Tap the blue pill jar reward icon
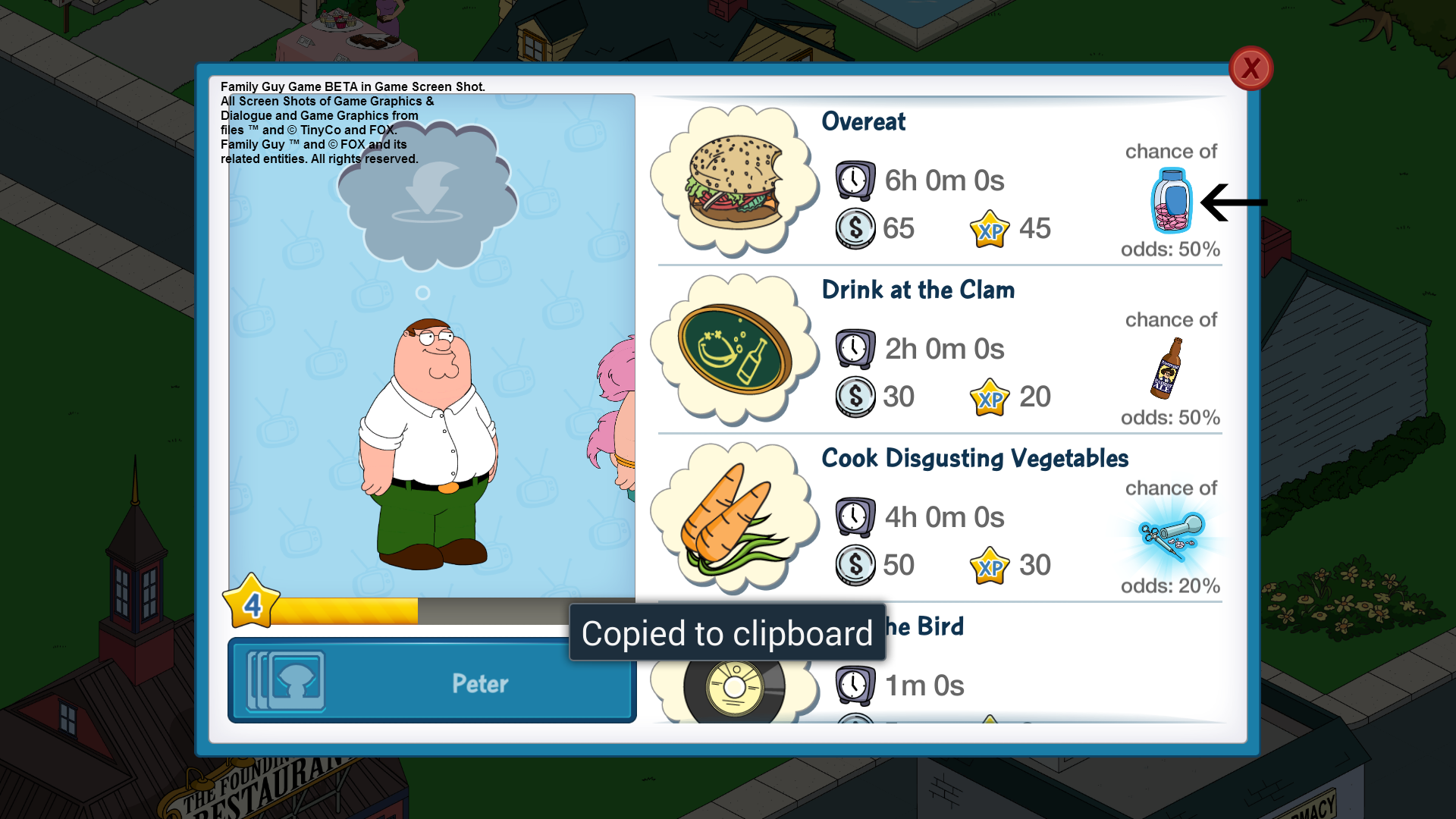Image resolution: width=1456 pixels, height=819 pixels. [1171, 201]
